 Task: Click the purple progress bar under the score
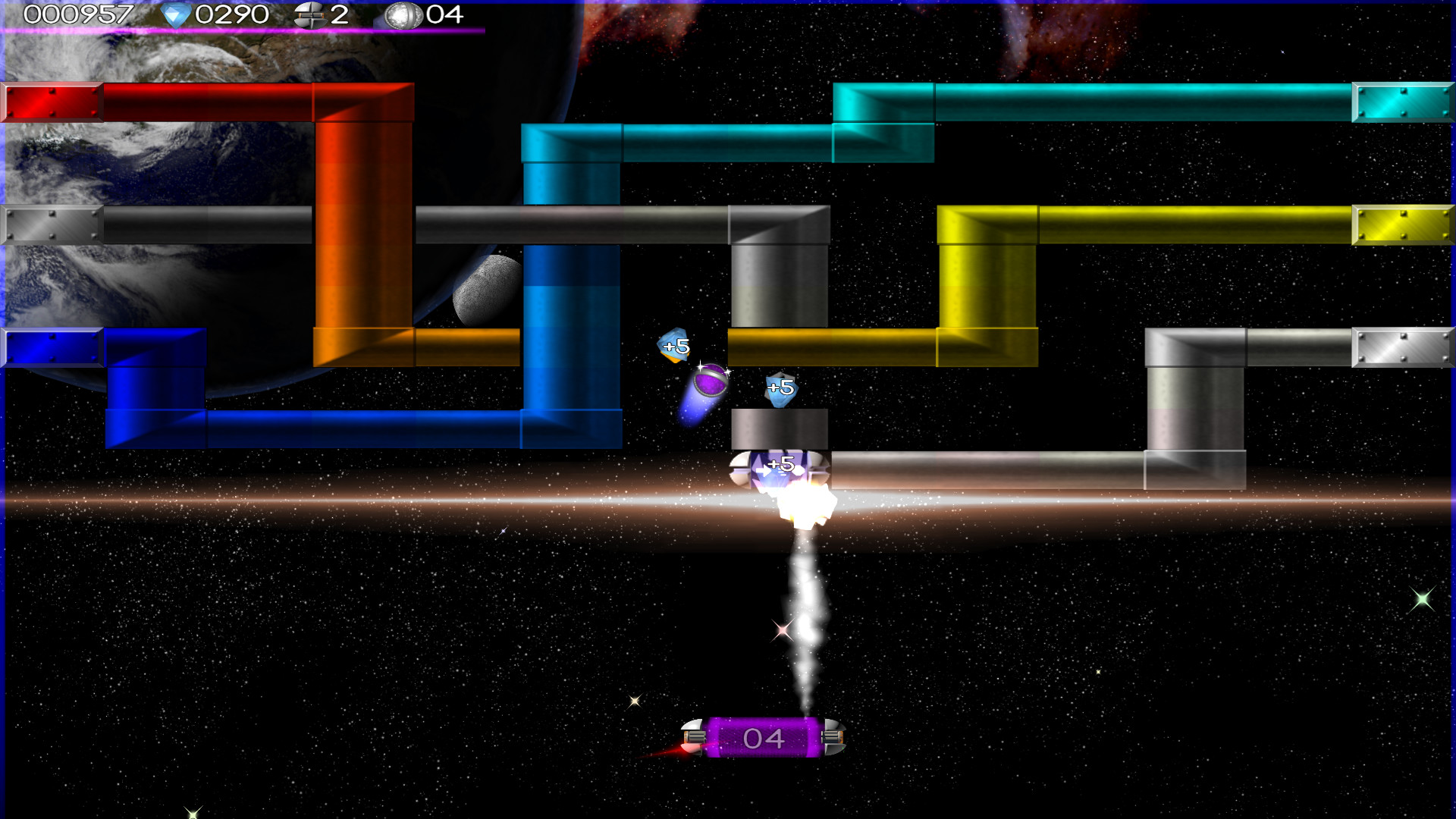click(x=243, y=30)
